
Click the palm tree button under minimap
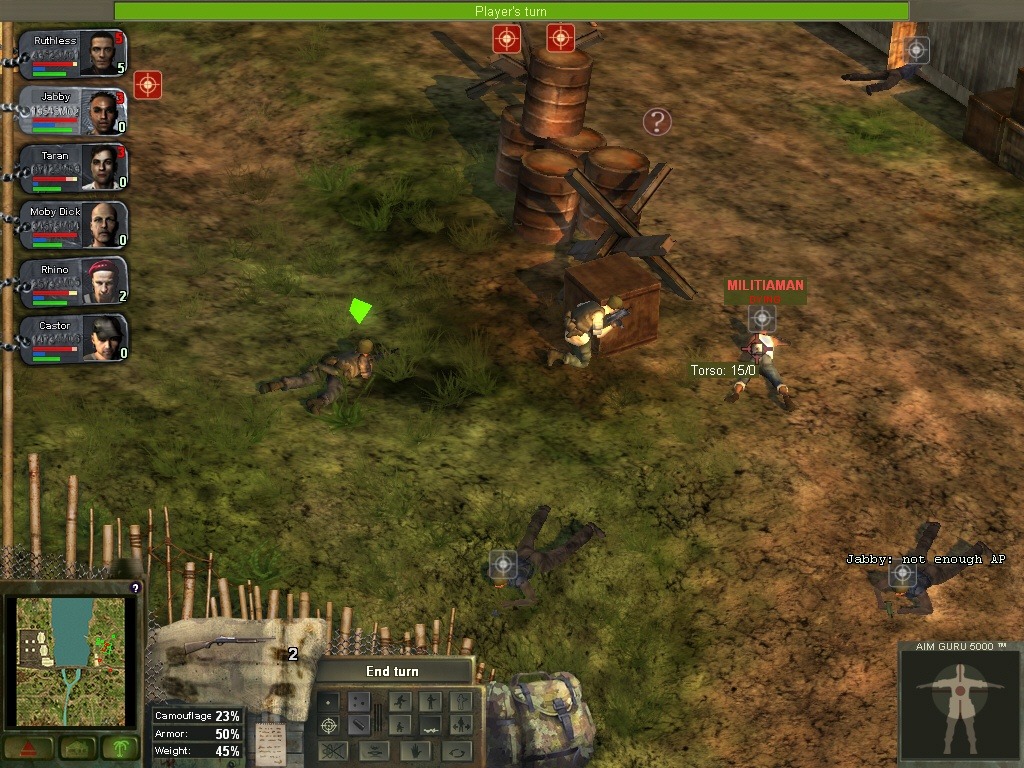point(123,748)
